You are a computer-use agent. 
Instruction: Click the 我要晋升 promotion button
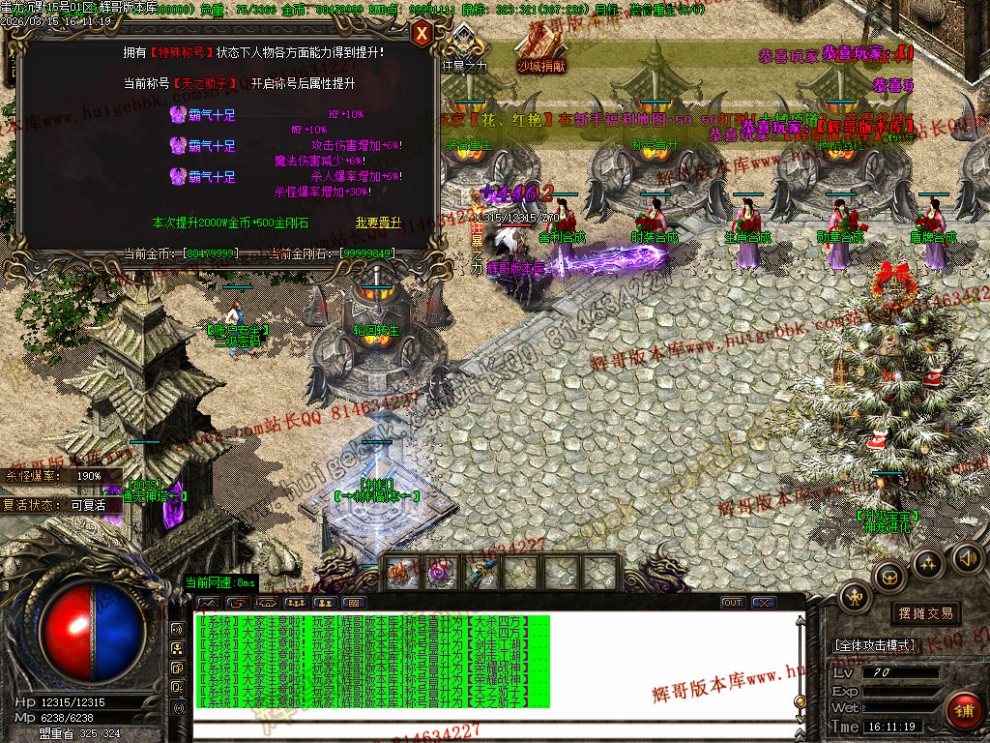point(376,221)
